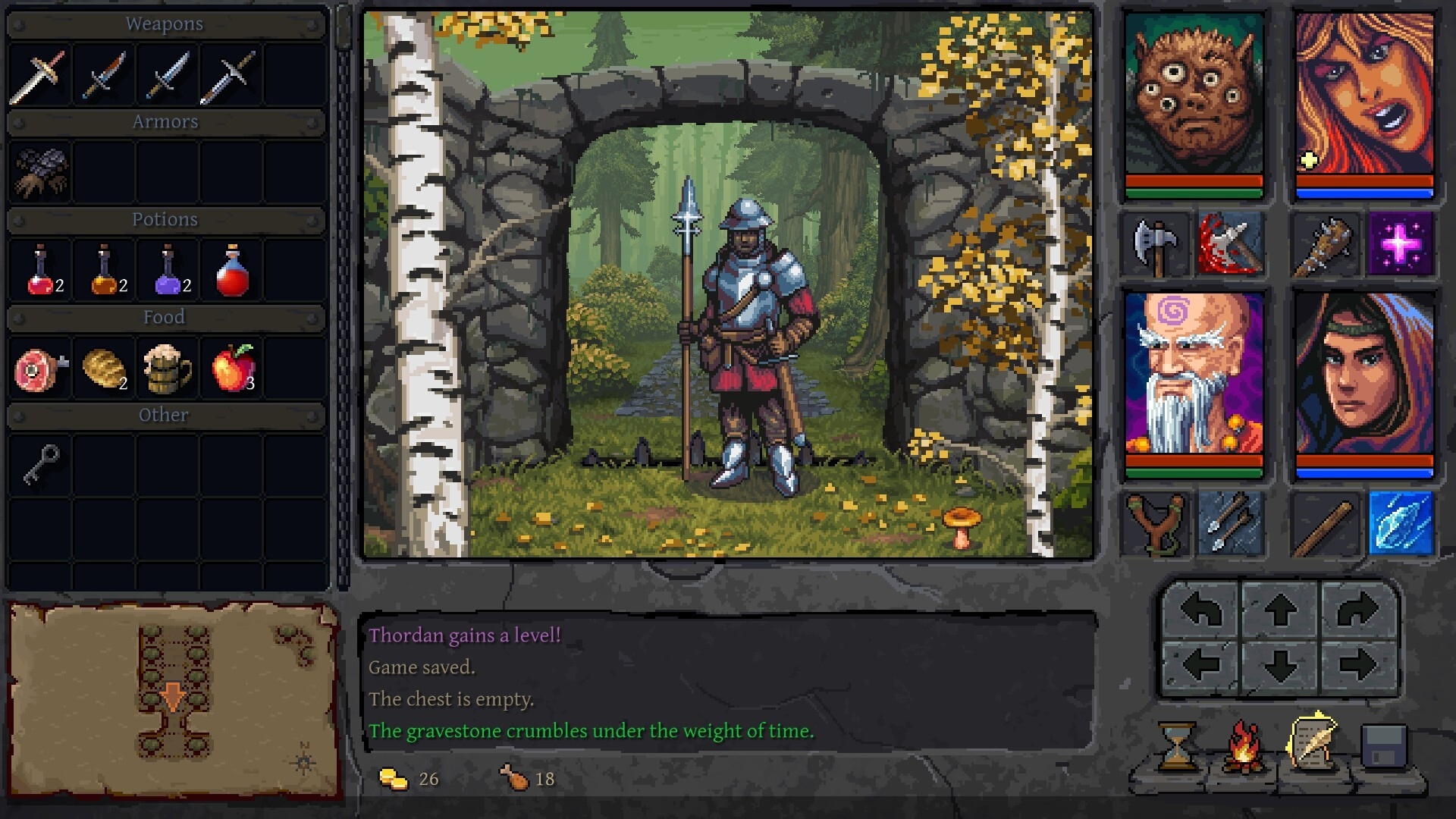Cast the purple sparkle spell
The width and height of the screenshot is (1456, 819).
[1400, 244]
